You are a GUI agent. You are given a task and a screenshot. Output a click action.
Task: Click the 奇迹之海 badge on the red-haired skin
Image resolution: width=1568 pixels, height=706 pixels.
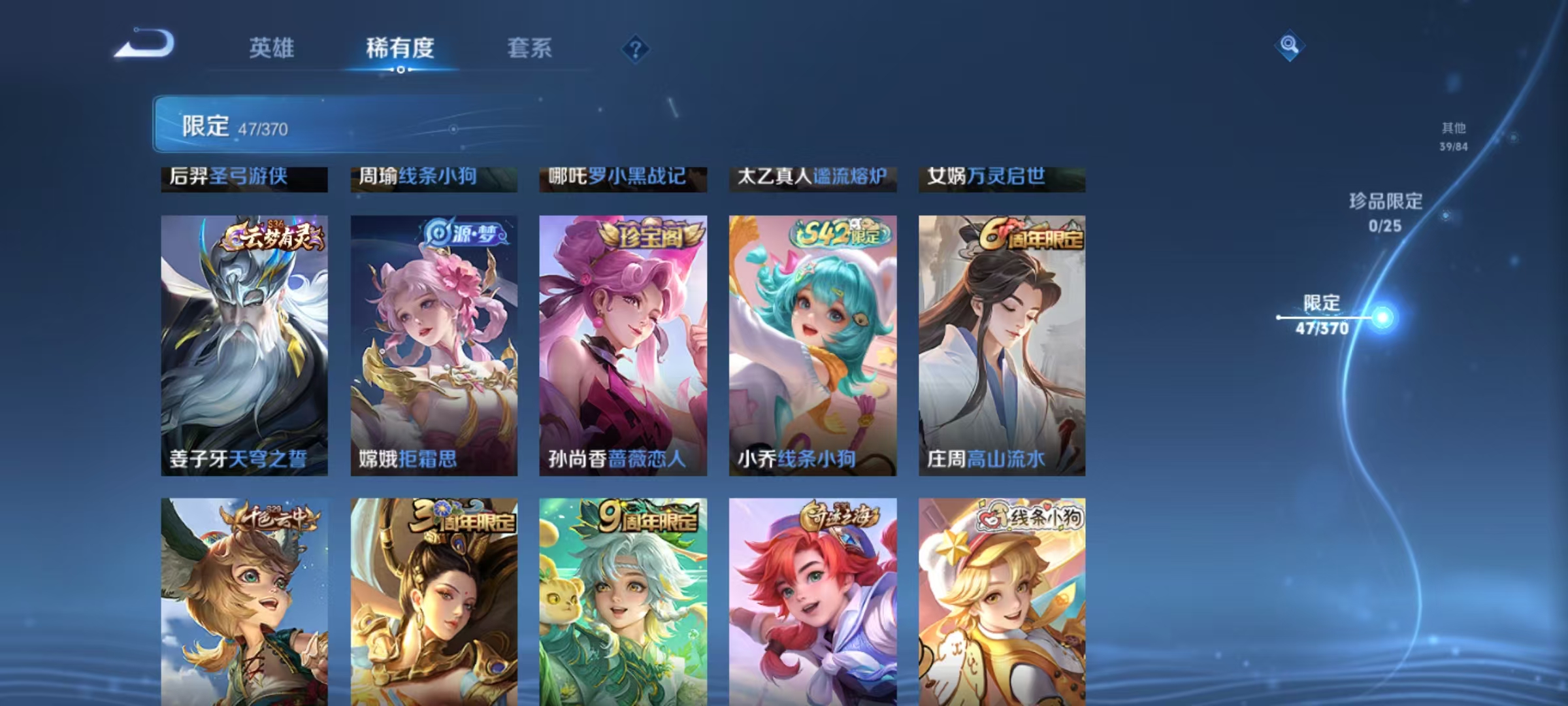(841, 516)
